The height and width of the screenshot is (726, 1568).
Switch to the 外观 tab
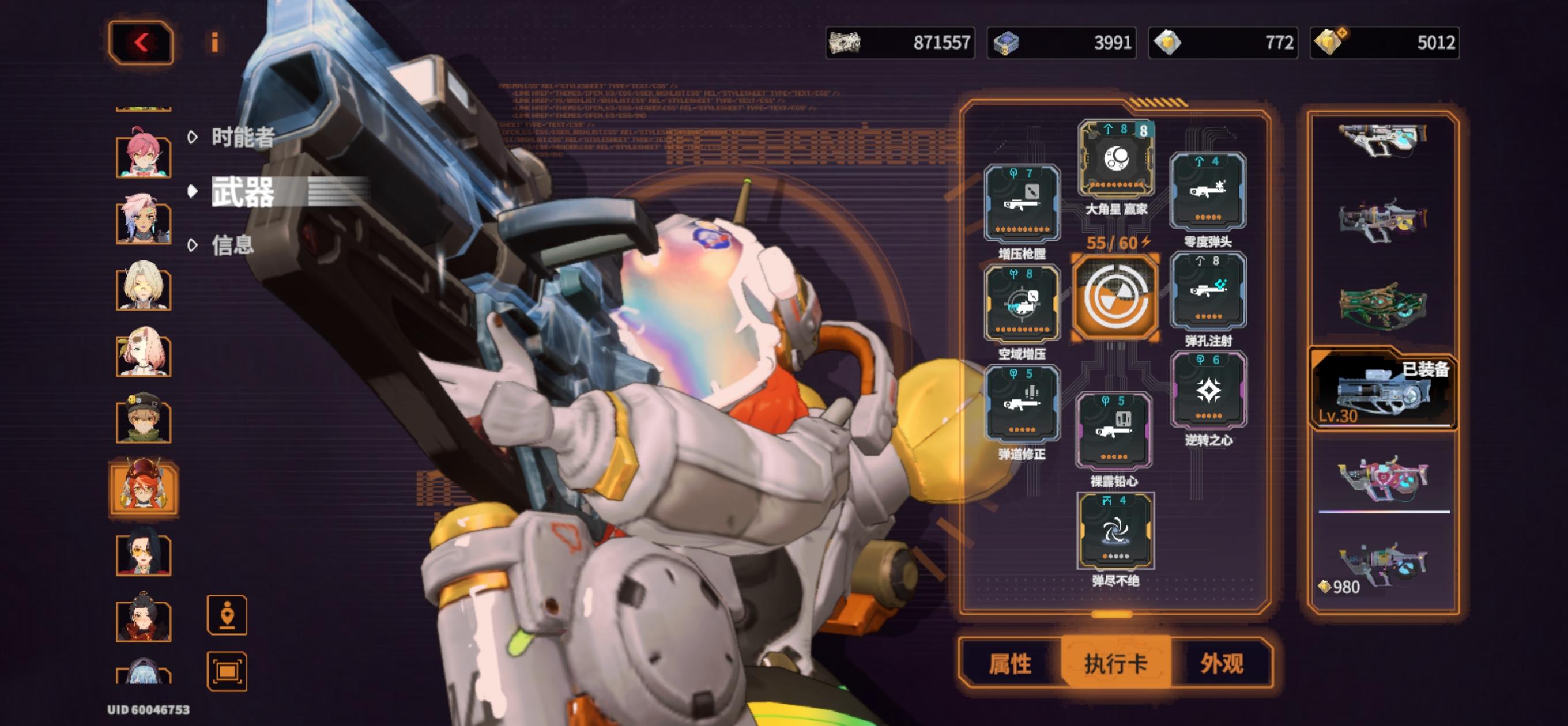coord(1221,663)
